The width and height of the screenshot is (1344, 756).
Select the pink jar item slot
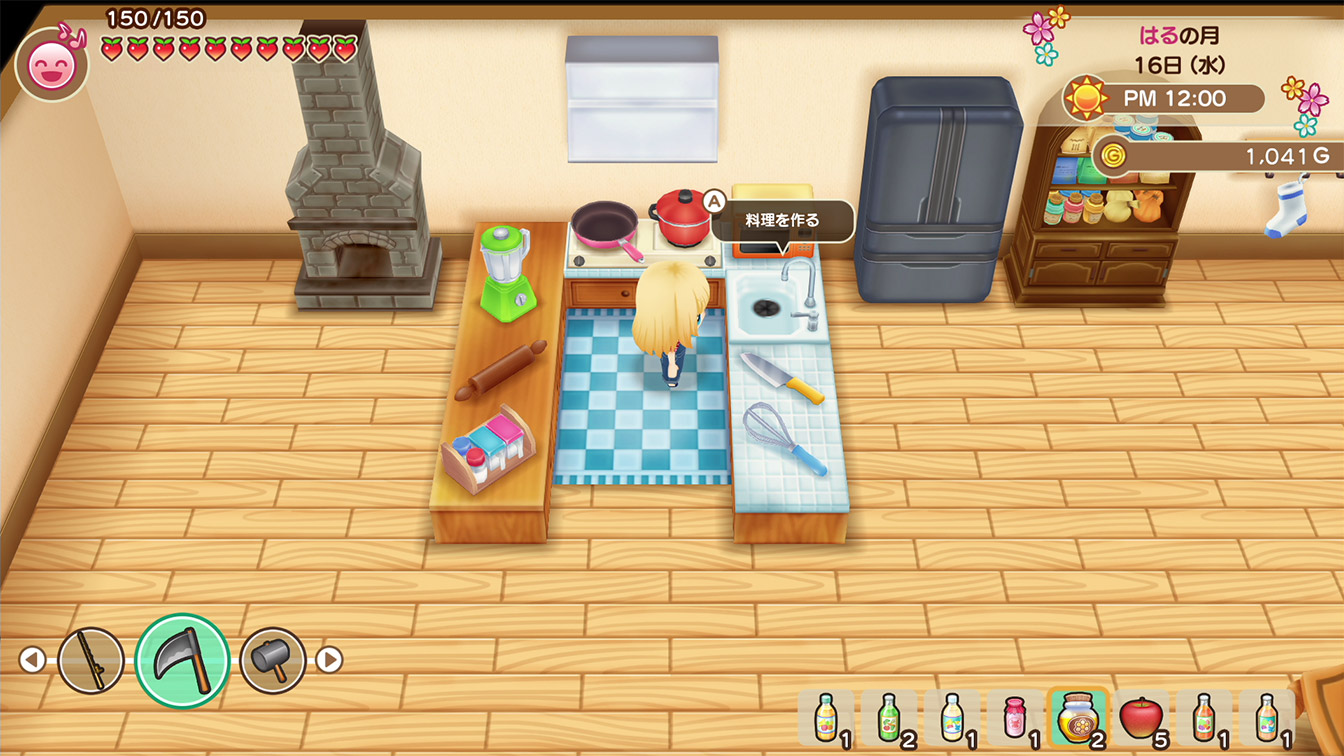(x=1014, y=717)
